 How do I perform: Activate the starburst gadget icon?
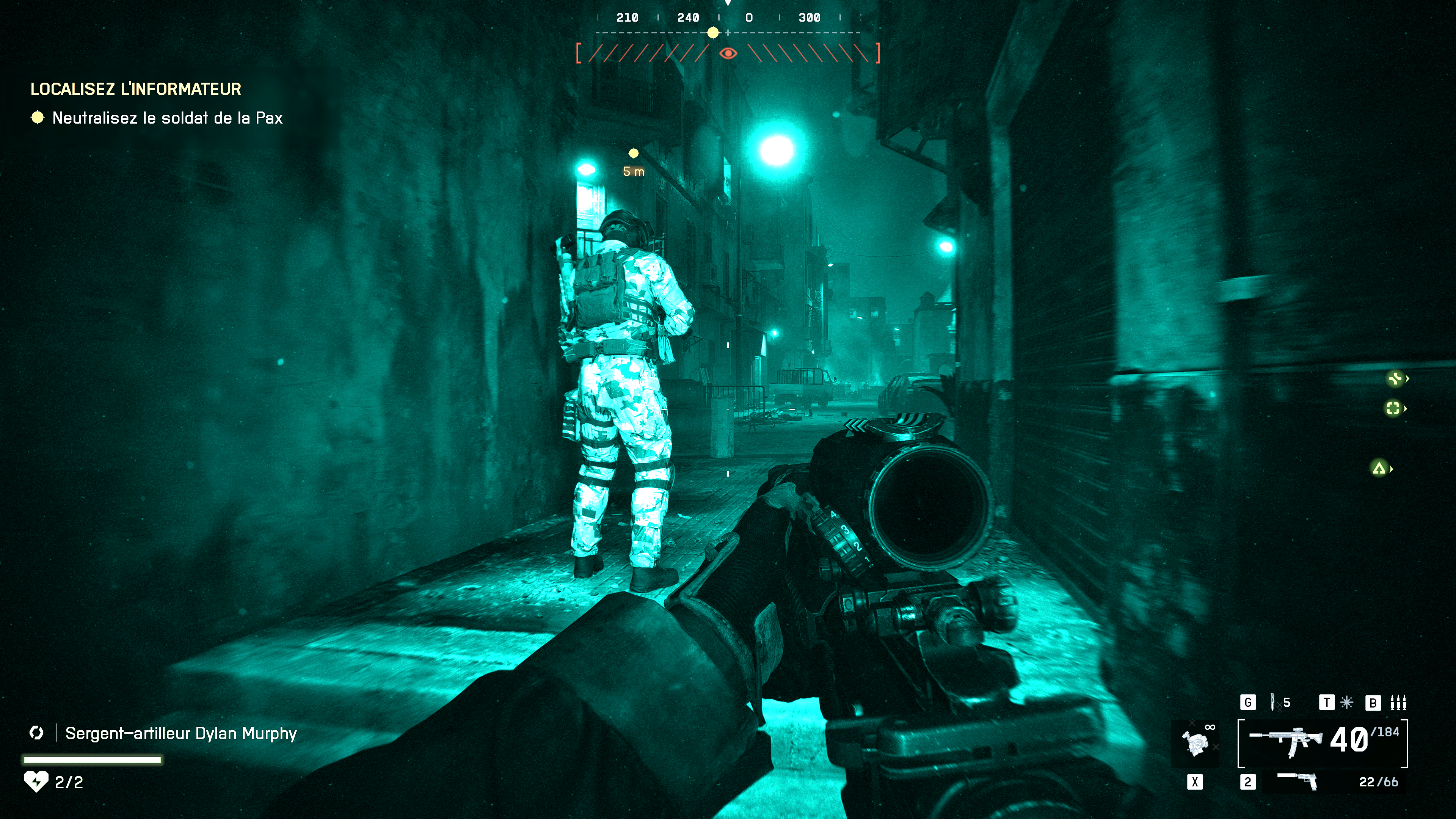point(1347,702)
